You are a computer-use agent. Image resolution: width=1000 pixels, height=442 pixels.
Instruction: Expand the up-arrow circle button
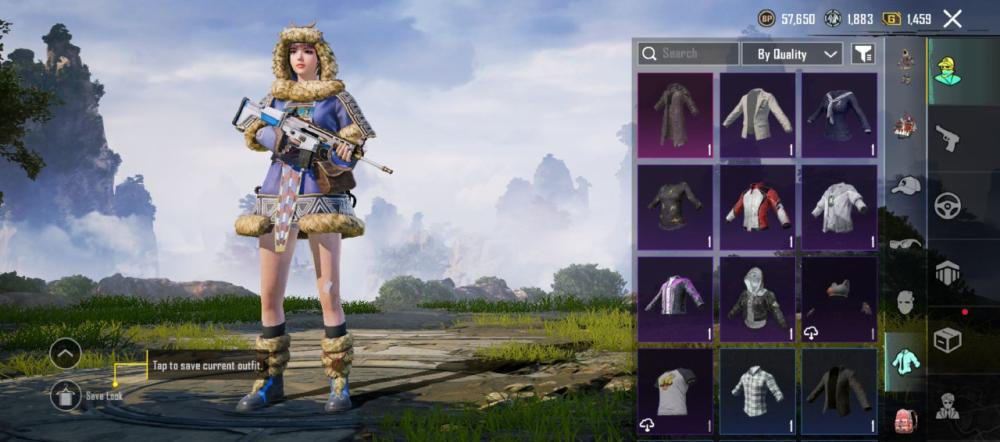point(66,353)
